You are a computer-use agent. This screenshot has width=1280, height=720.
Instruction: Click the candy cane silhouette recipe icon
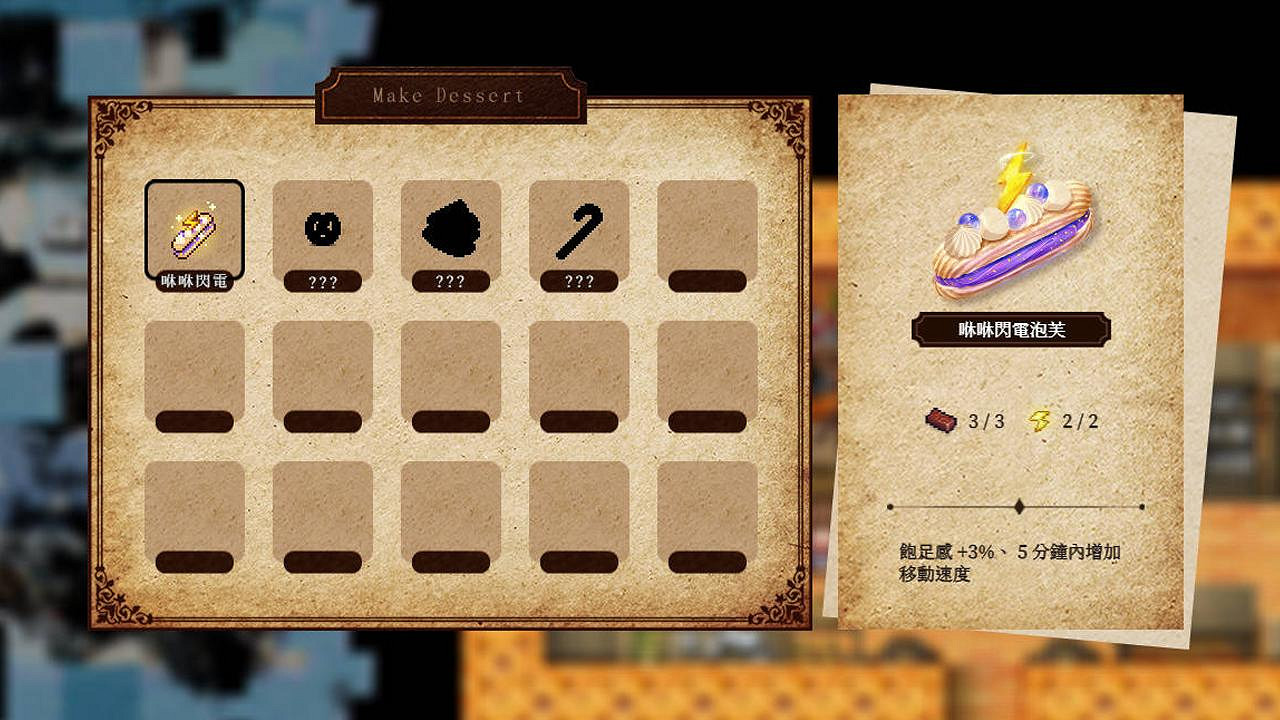point(578,227)
